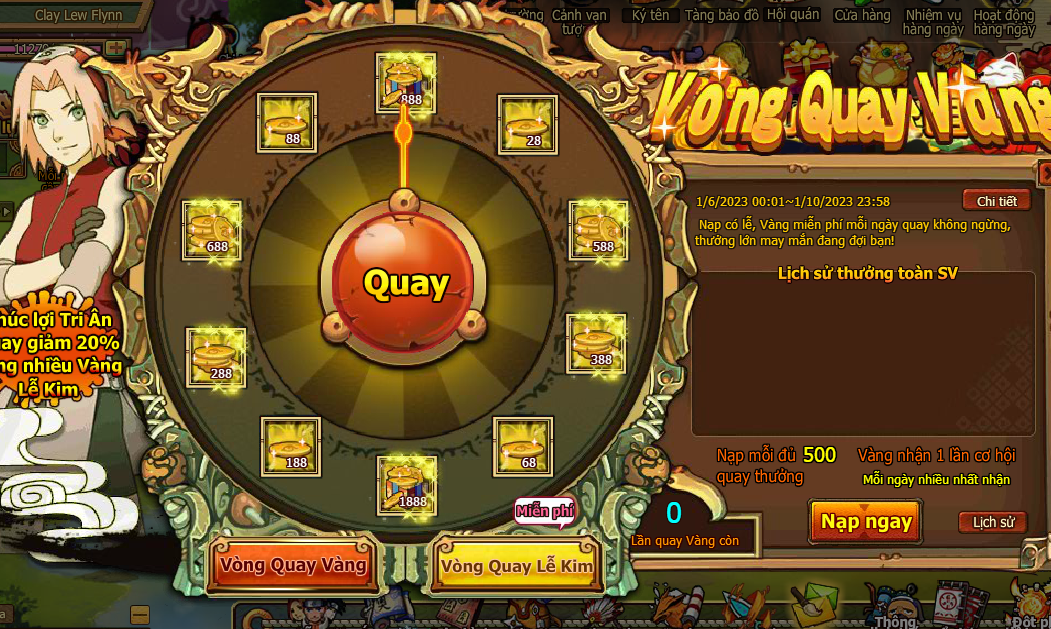Open the Lịch sử history button
The width and height of the screenshot is (1051, 629).
point(993,522)
